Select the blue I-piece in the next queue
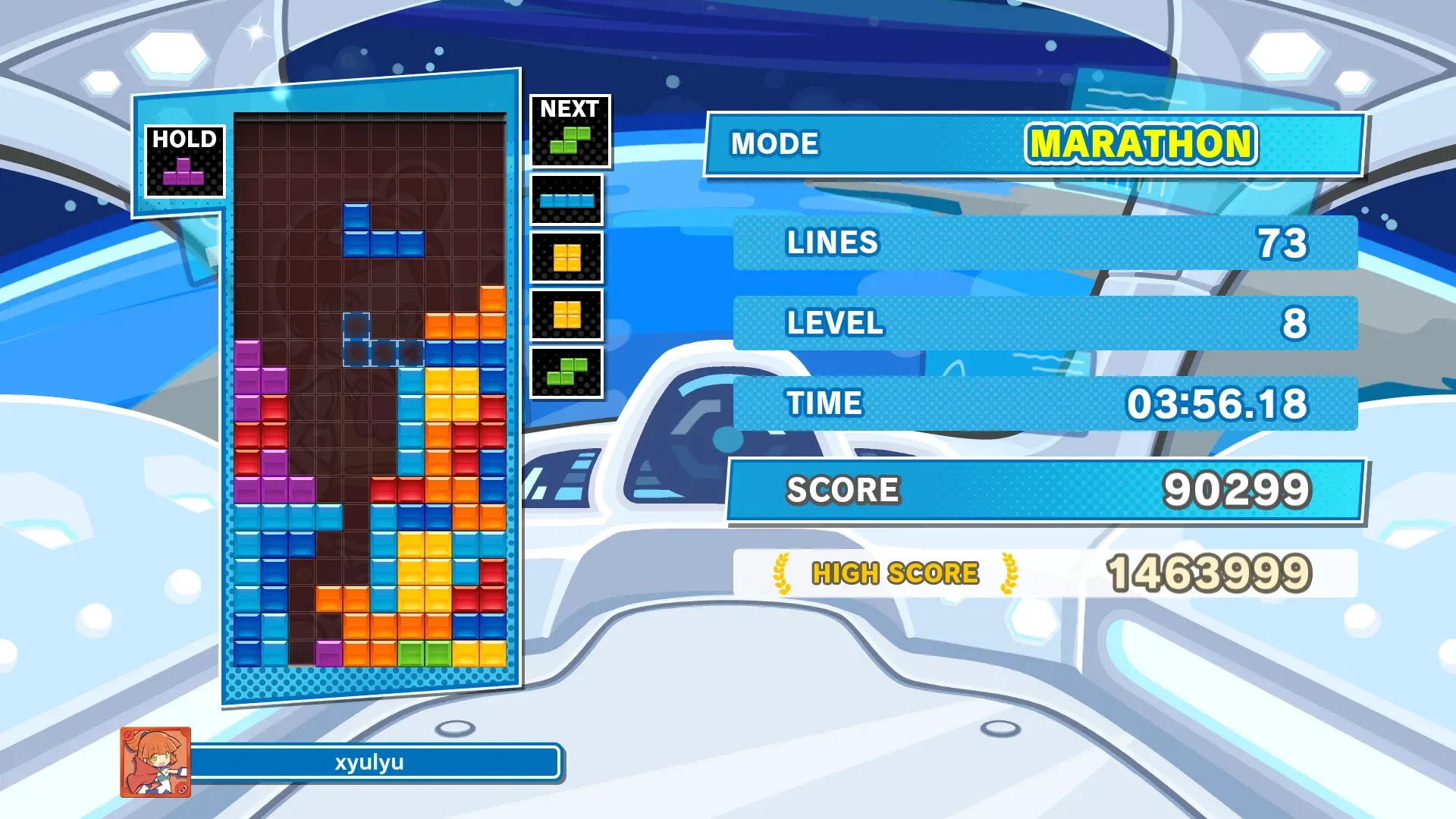This screenshot has height=819, width=1456. (x=566, y=201)
